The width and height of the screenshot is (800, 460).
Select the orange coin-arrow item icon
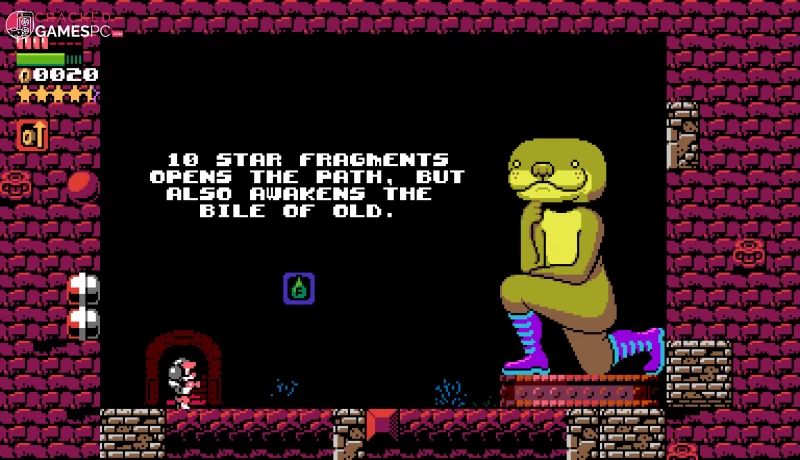coord(32,135)
